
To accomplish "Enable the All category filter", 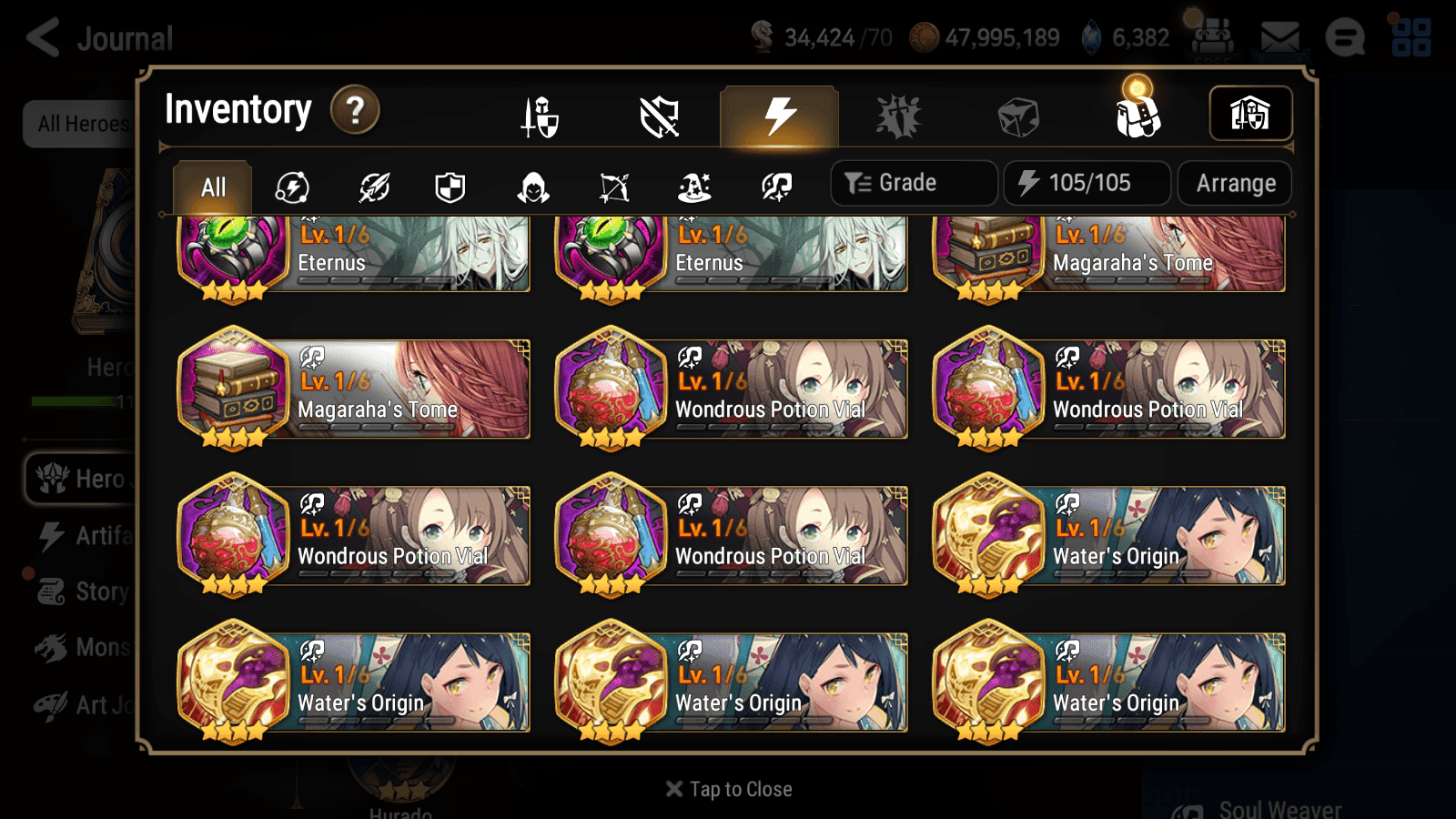I will [212, 187].
